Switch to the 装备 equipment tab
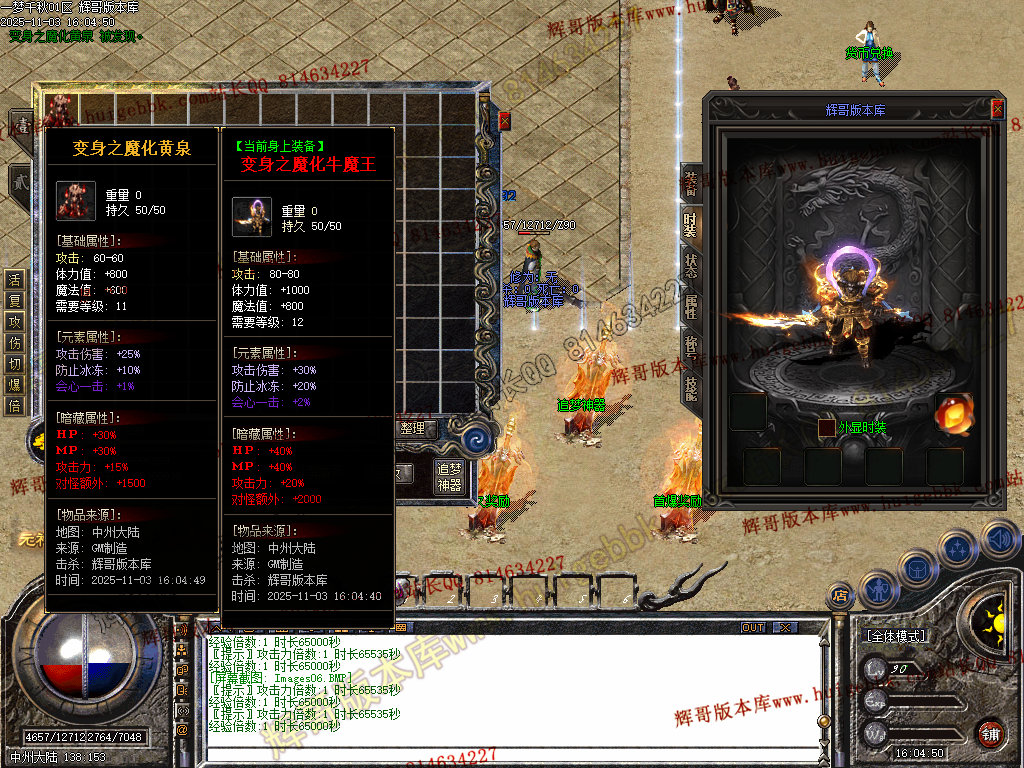The image size is (1024, 768). pos(691,183)
